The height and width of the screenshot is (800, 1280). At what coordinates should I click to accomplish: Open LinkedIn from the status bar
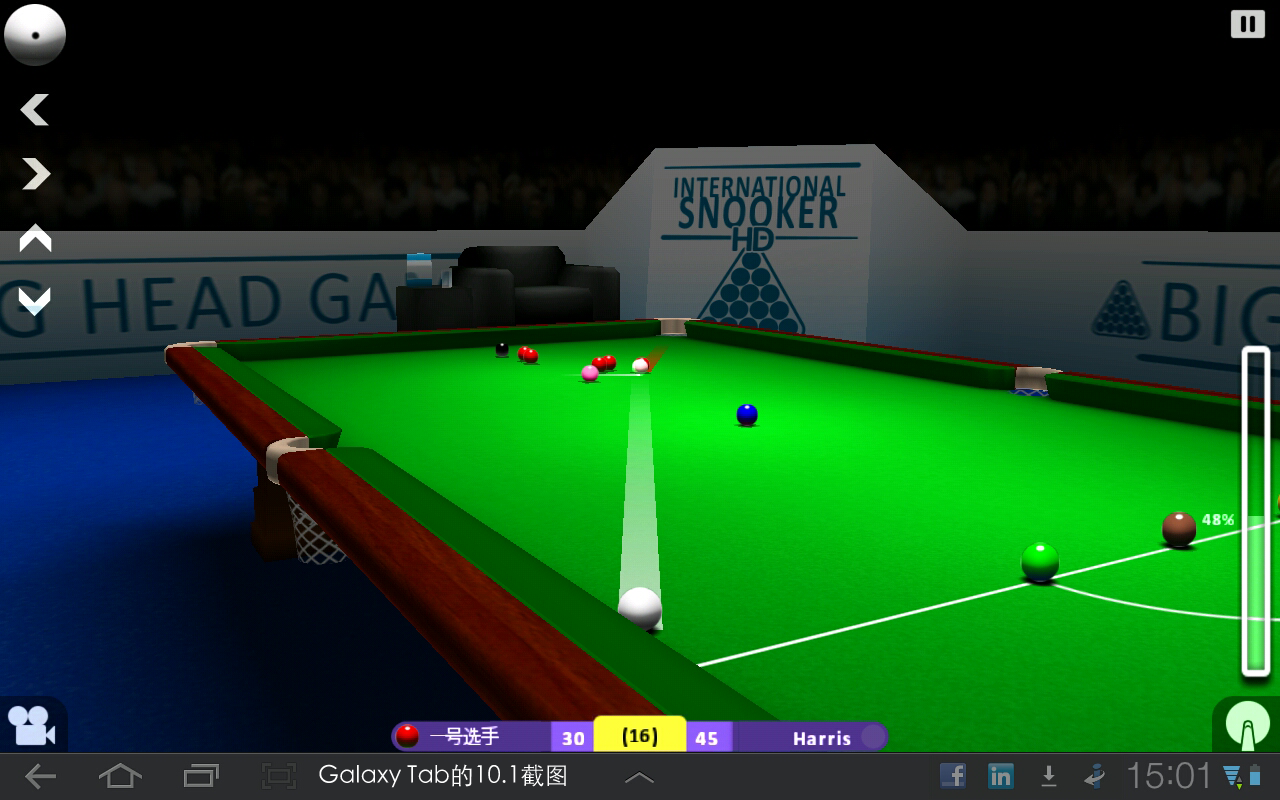tap(1000, 774)
